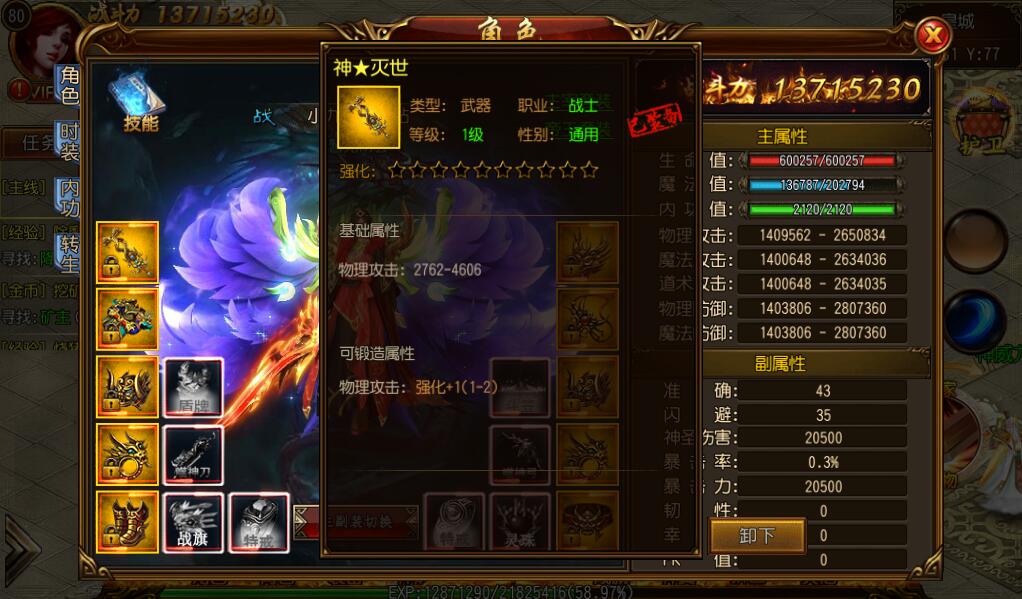
Task: Open the 内功 inner power tab
Action: pos(69,199)
